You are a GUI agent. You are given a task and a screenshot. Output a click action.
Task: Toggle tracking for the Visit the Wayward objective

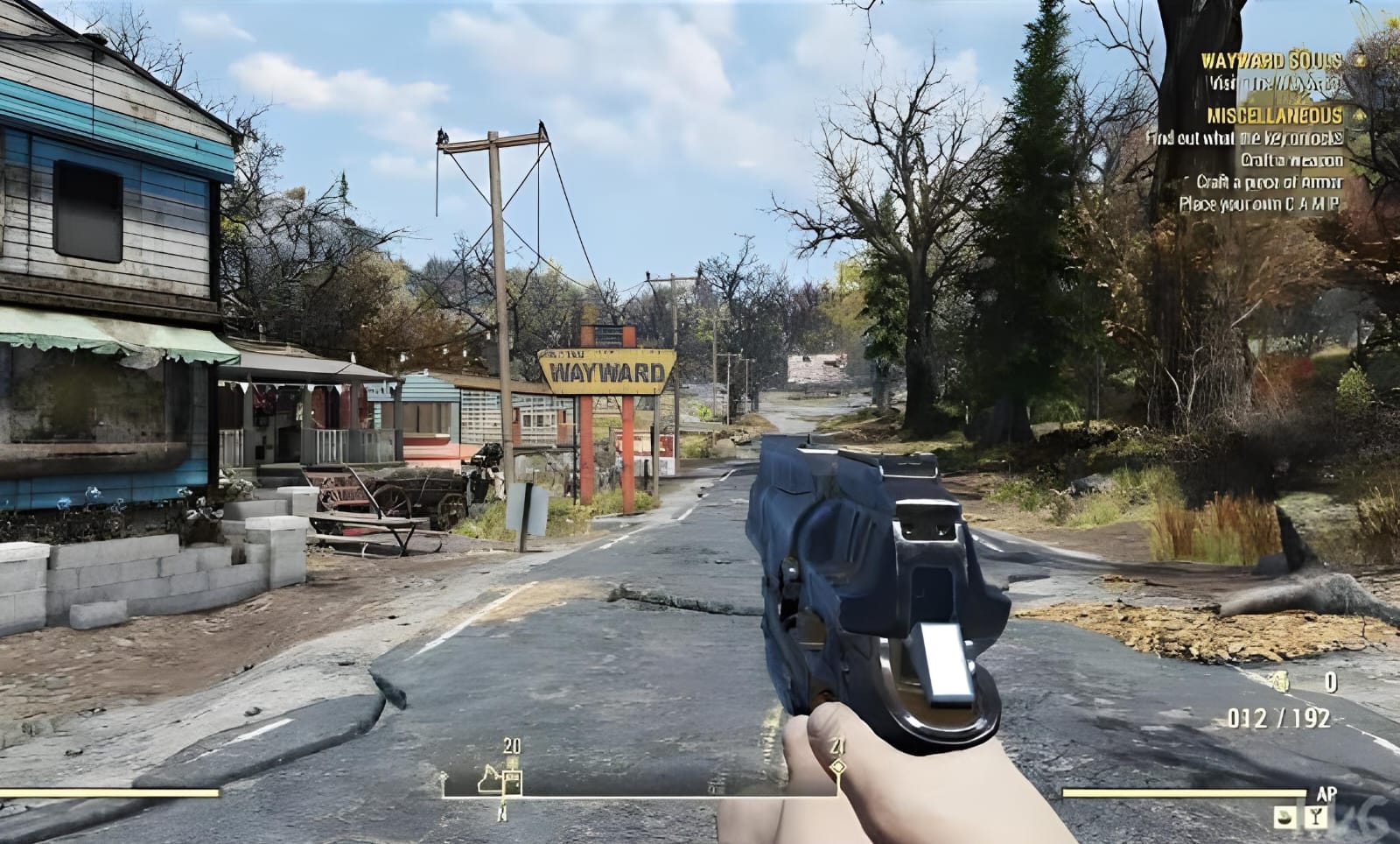[1274, 82]
